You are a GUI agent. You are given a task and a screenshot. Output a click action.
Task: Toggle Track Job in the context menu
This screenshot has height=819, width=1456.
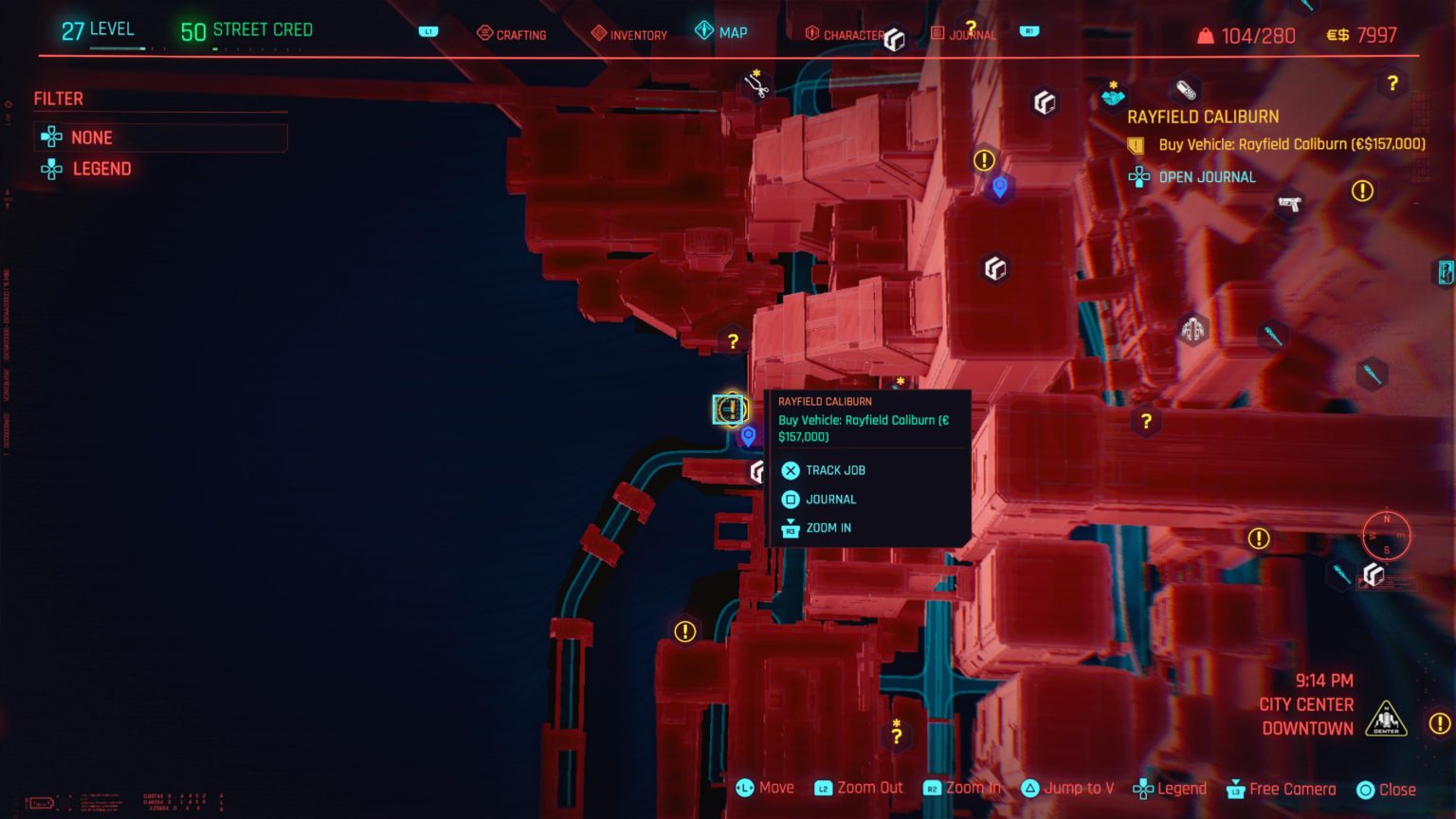(x=835, y=470)
